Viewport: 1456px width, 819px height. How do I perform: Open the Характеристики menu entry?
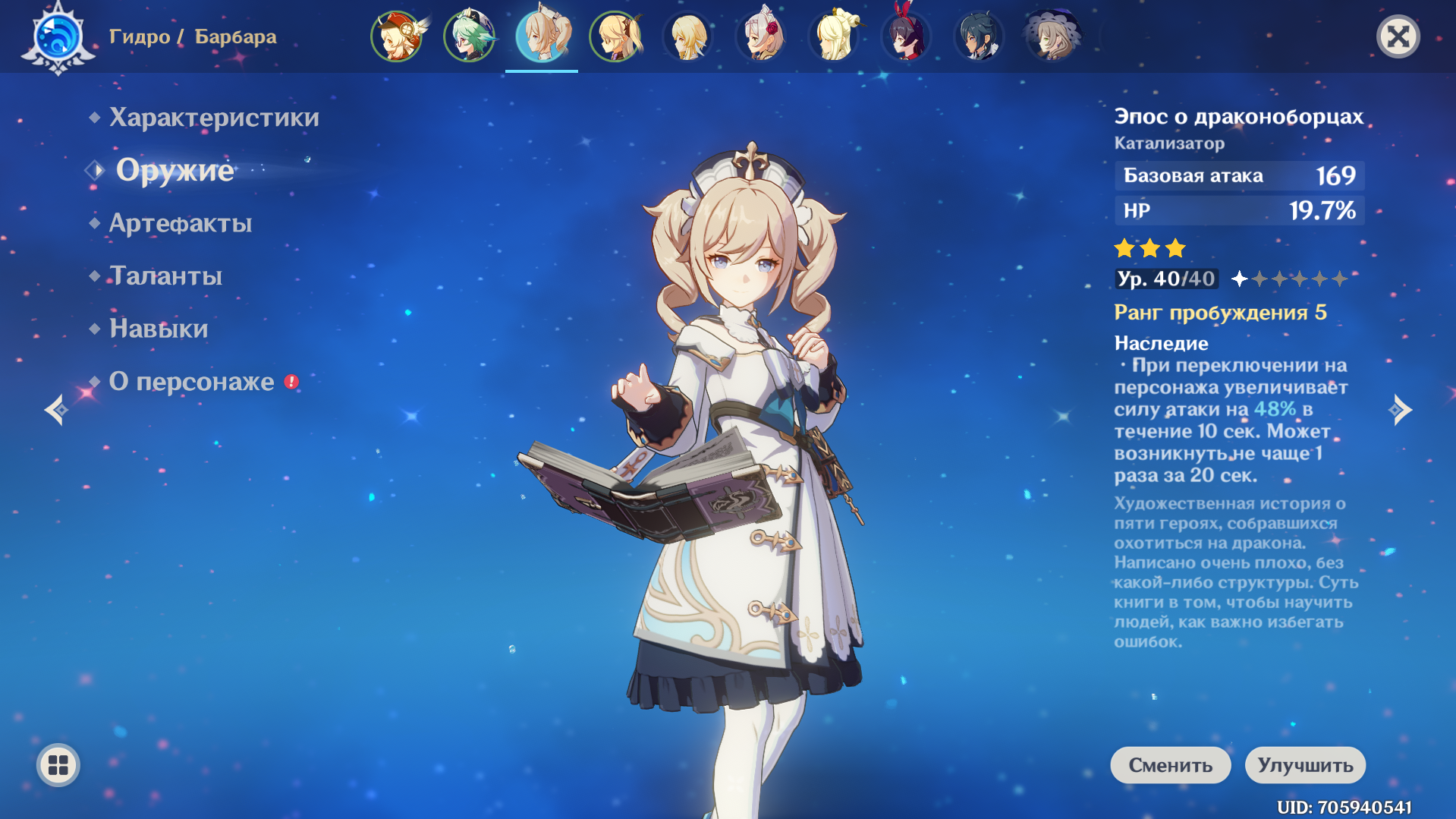(x=213, y=118)
